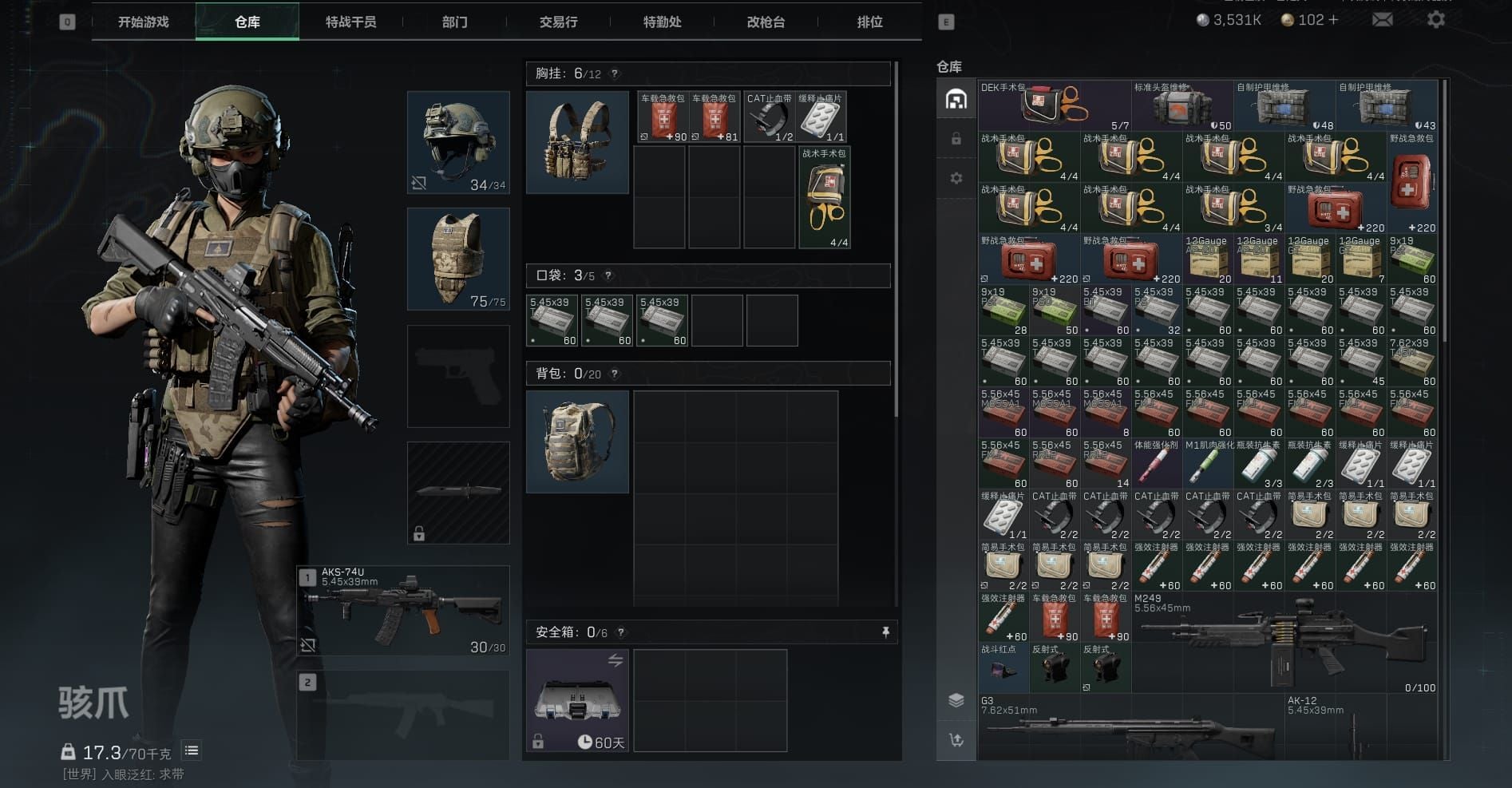Open the help icon beside 背包 0/20

click(614, 373)
